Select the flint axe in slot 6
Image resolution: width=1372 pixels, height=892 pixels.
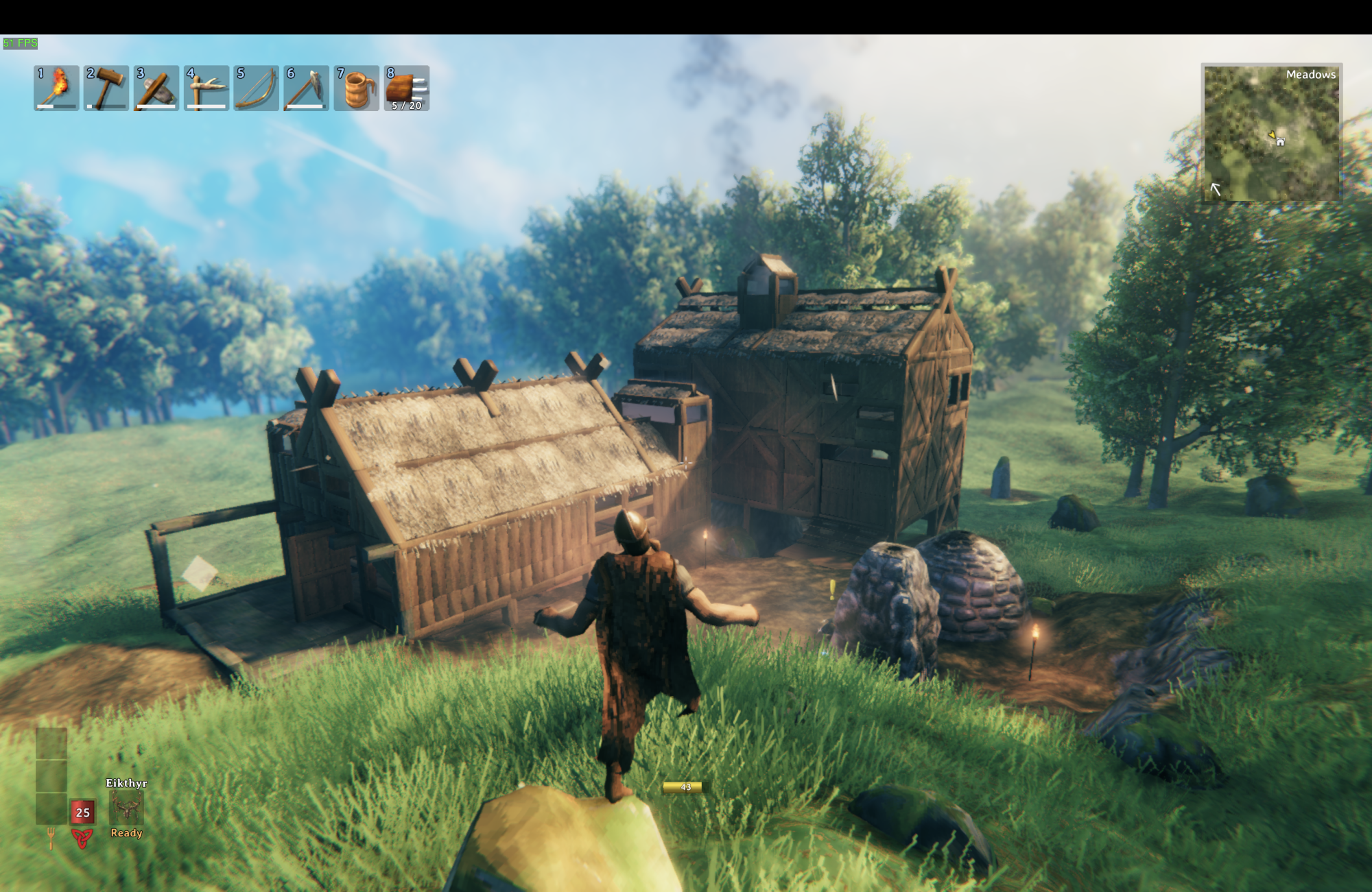tap(307, 89)
